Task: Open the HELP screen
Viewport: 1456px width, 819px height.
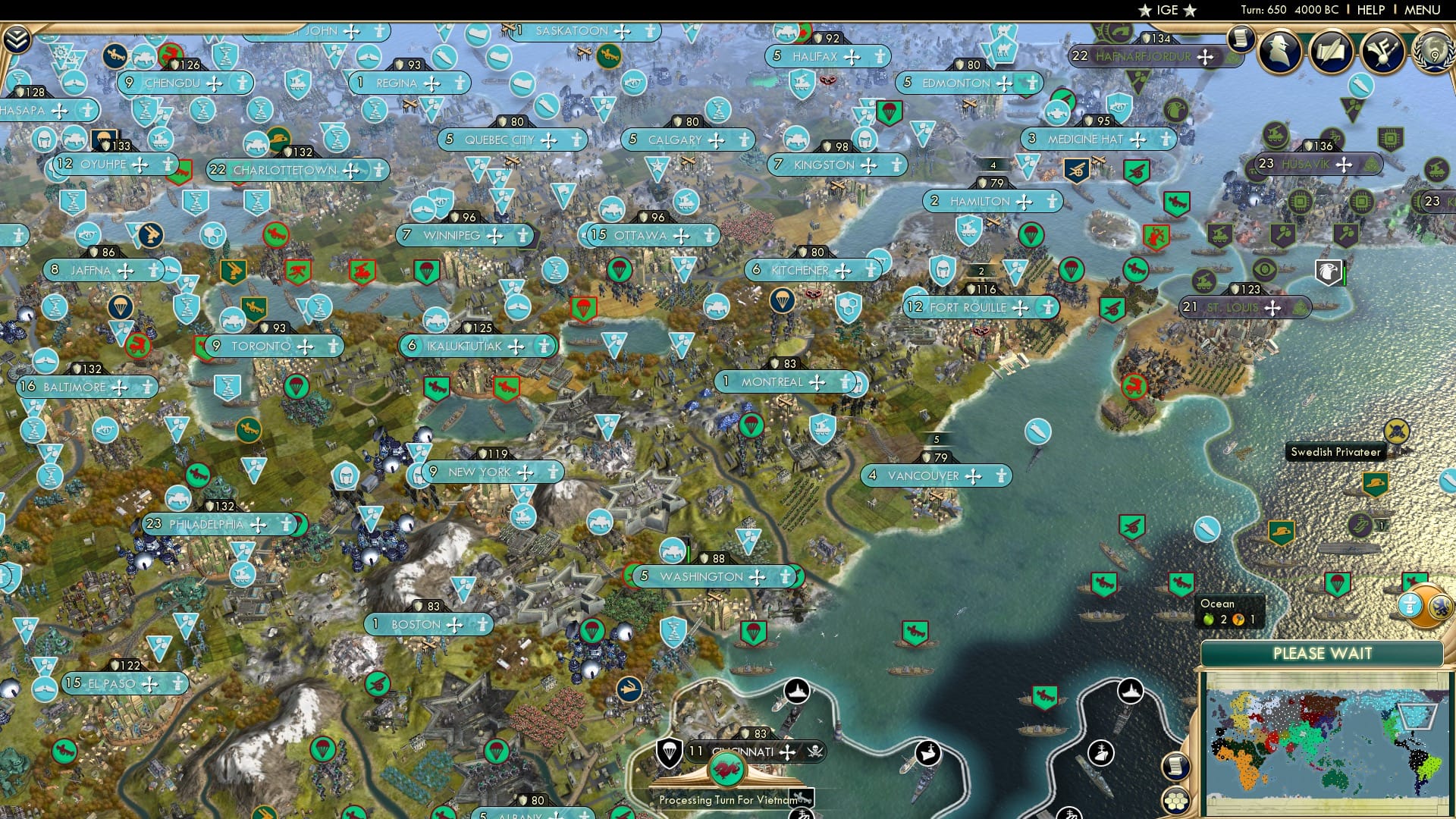Action: tap(1370, 10)
